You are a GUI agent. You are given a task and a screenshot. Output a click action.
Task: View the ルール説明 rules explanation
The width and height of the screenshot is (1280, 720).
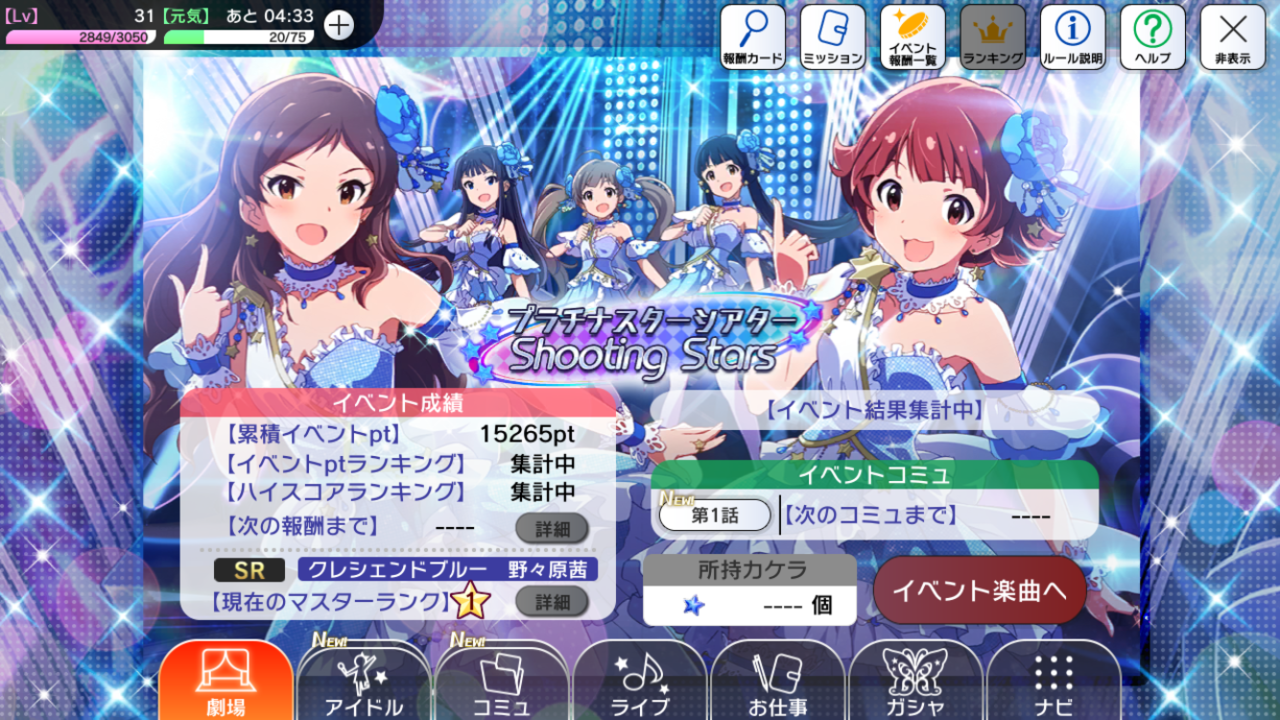[x=1073, y=37]
